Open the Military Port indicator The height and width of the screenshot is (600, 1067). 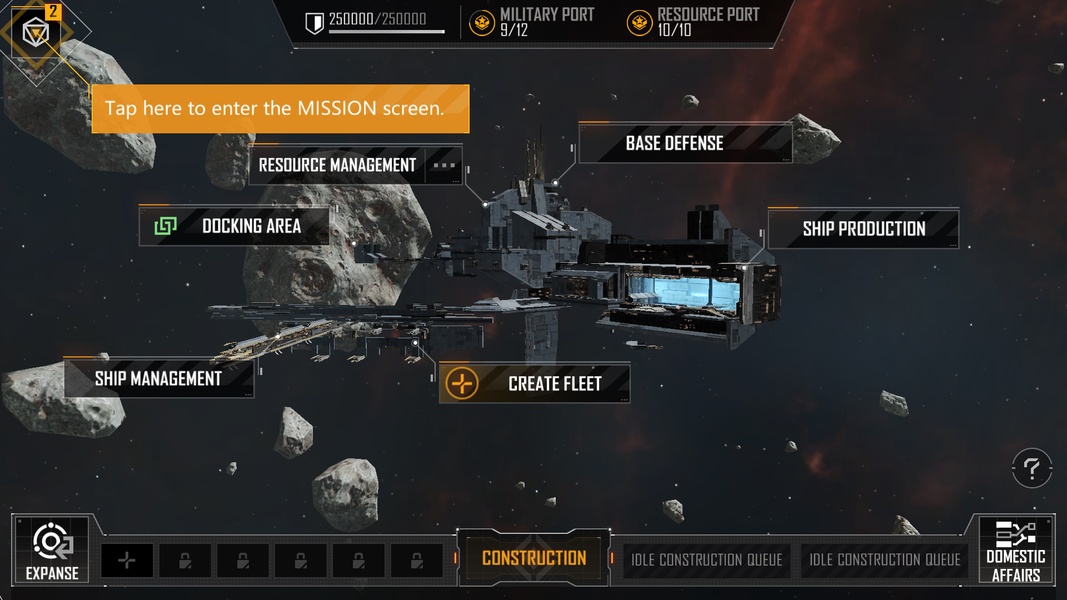532,21
